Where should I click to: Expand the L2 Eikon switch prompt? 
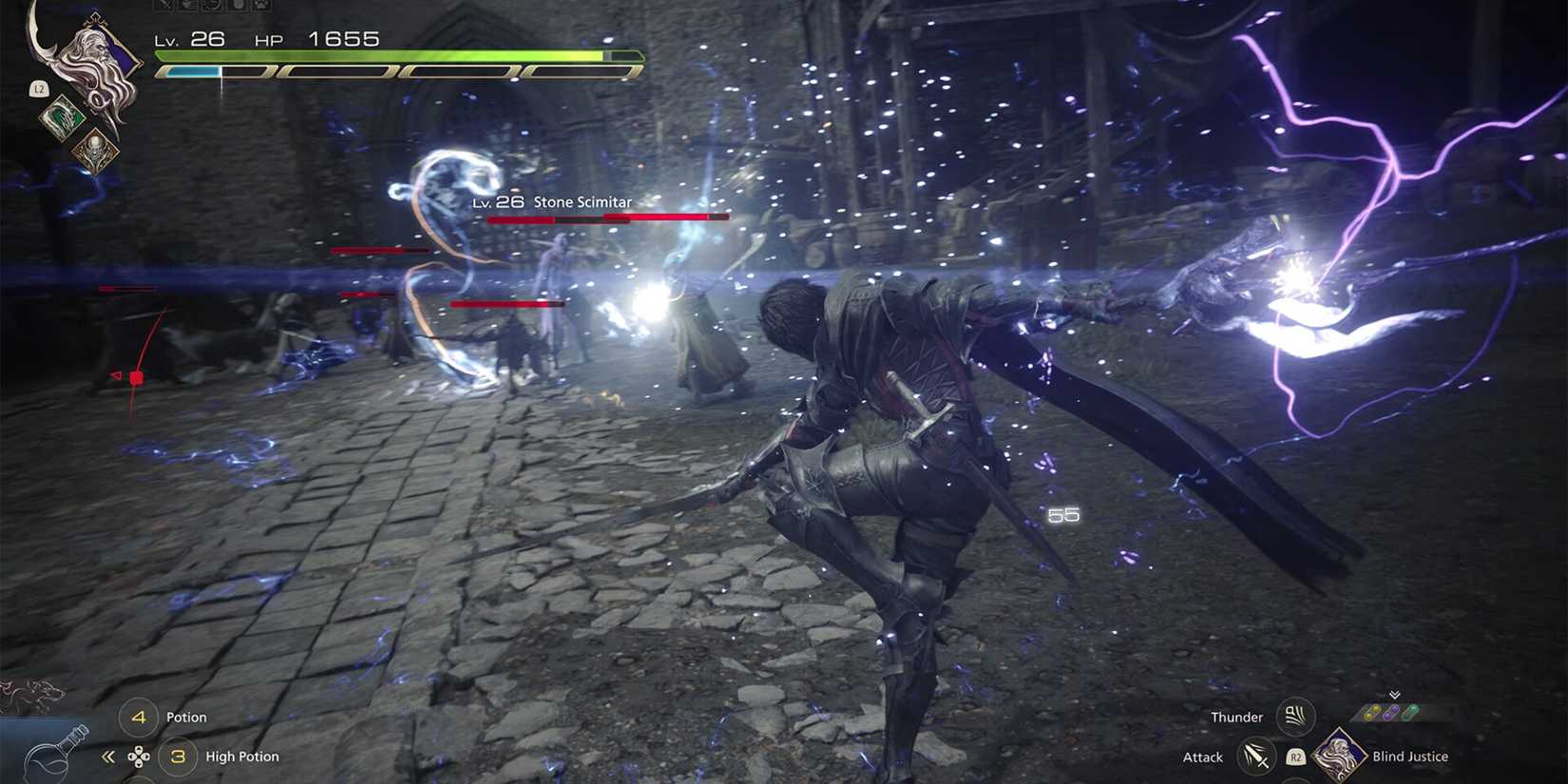tap(40, 89)
